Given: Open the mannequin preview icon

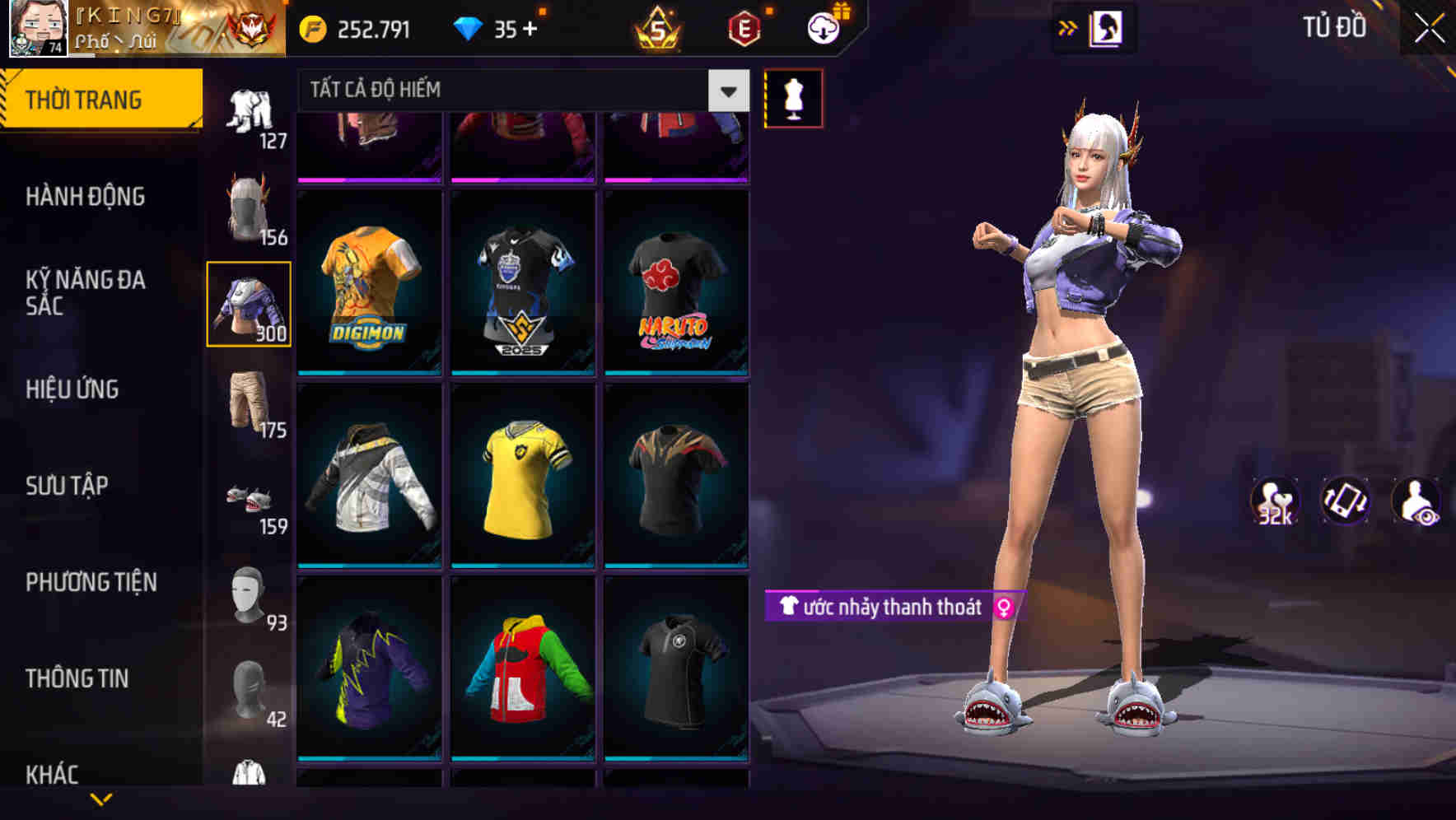Looking at the screenshot, I should click(793, 97).
